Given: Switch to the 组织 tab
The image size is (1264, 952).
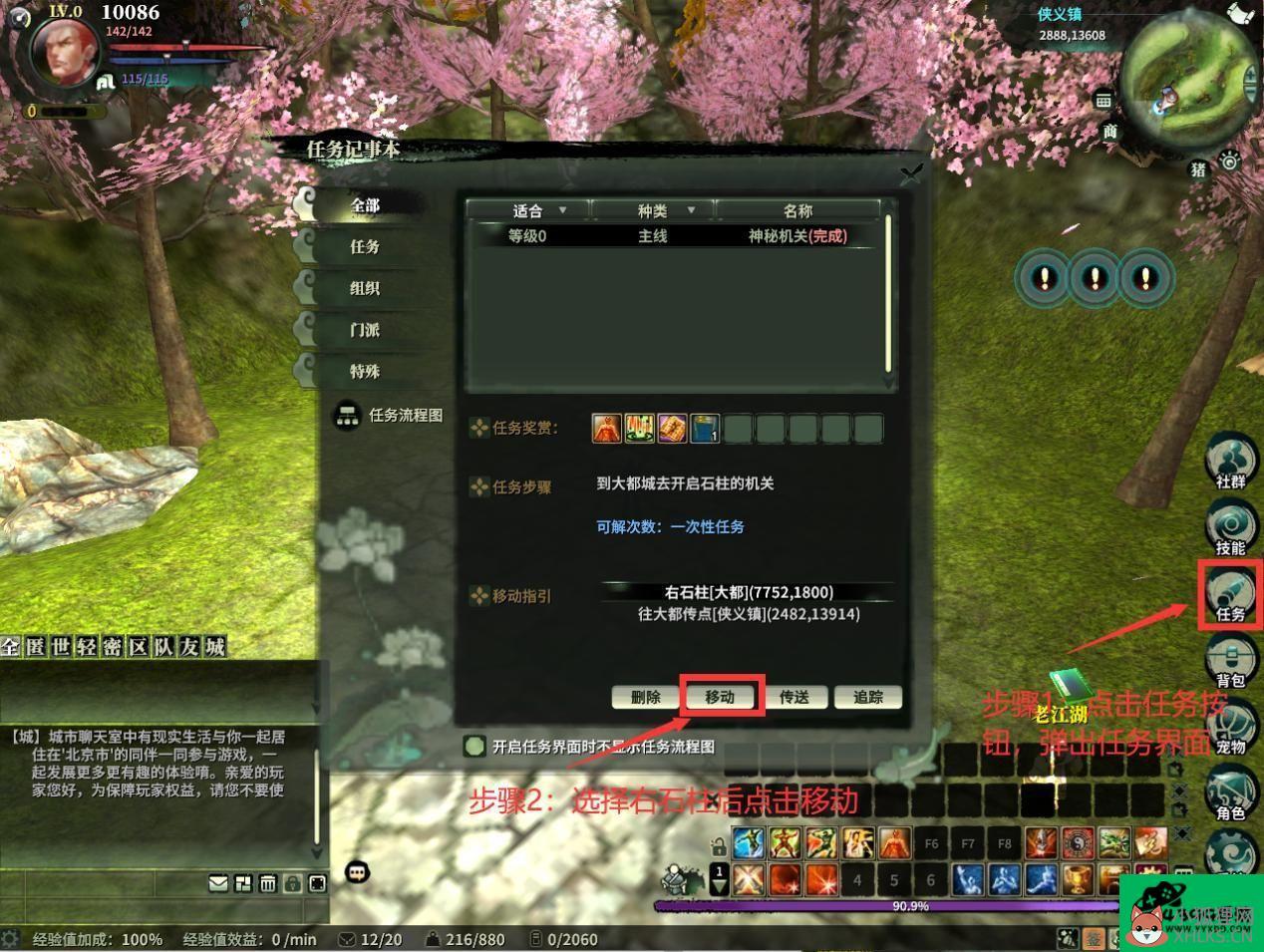Looking at the screenshot, I should pyautogui.click(x=365, y=288).
